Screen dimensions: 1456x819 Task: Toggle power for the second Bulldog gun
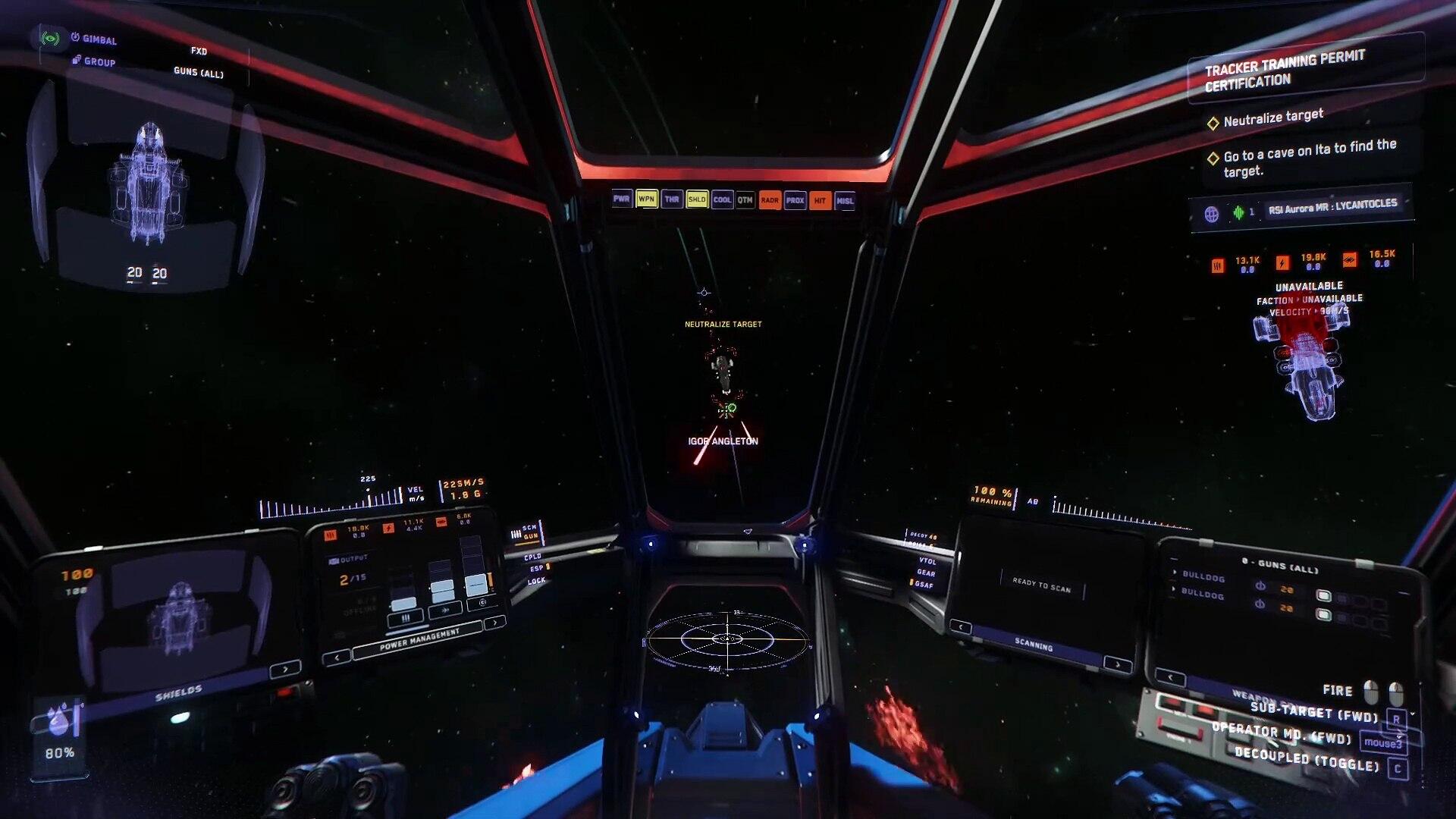(x=1260, y=604)
